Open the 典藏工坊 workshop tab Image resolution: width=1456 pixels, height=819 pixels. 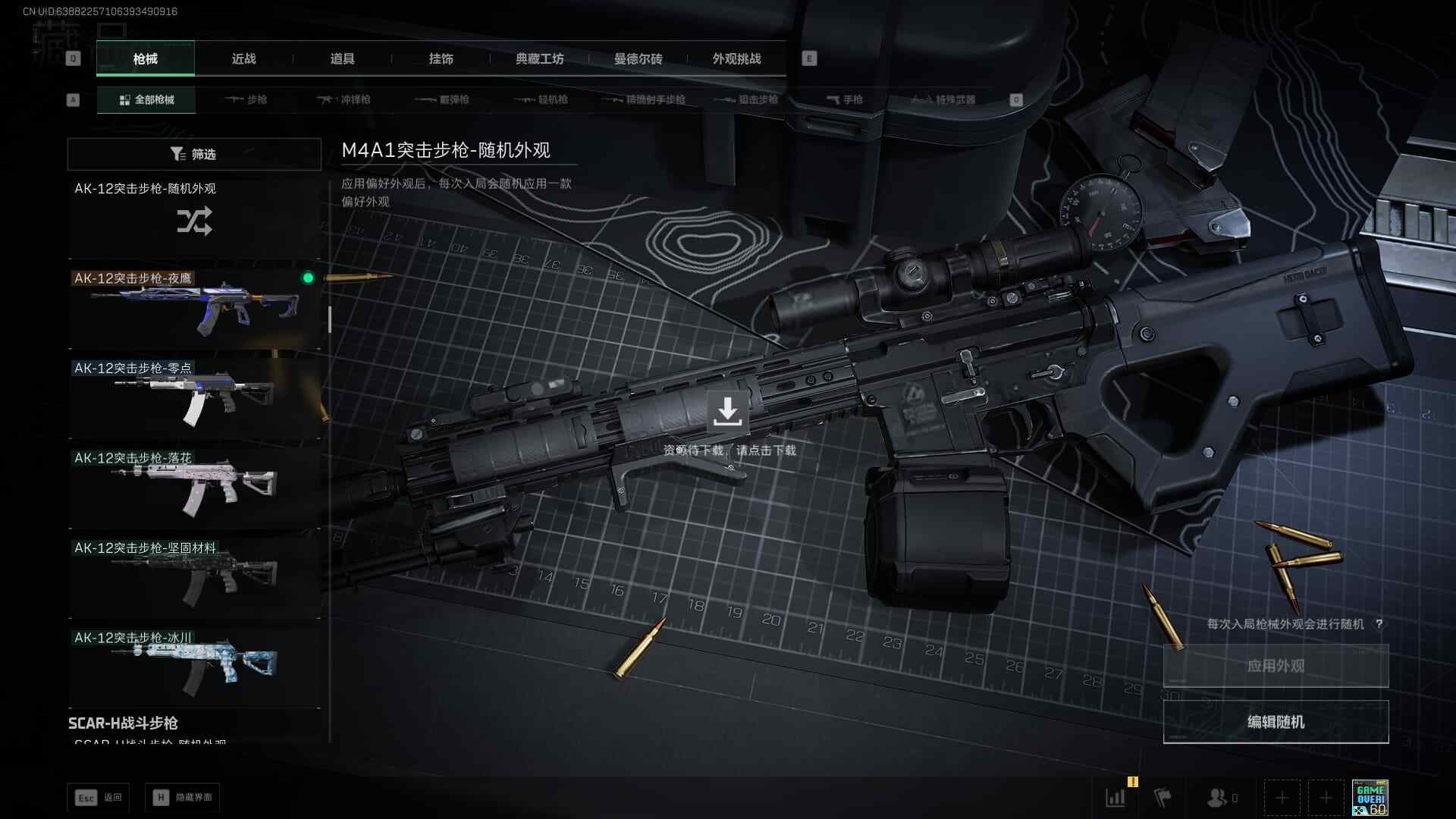(539, 58)
